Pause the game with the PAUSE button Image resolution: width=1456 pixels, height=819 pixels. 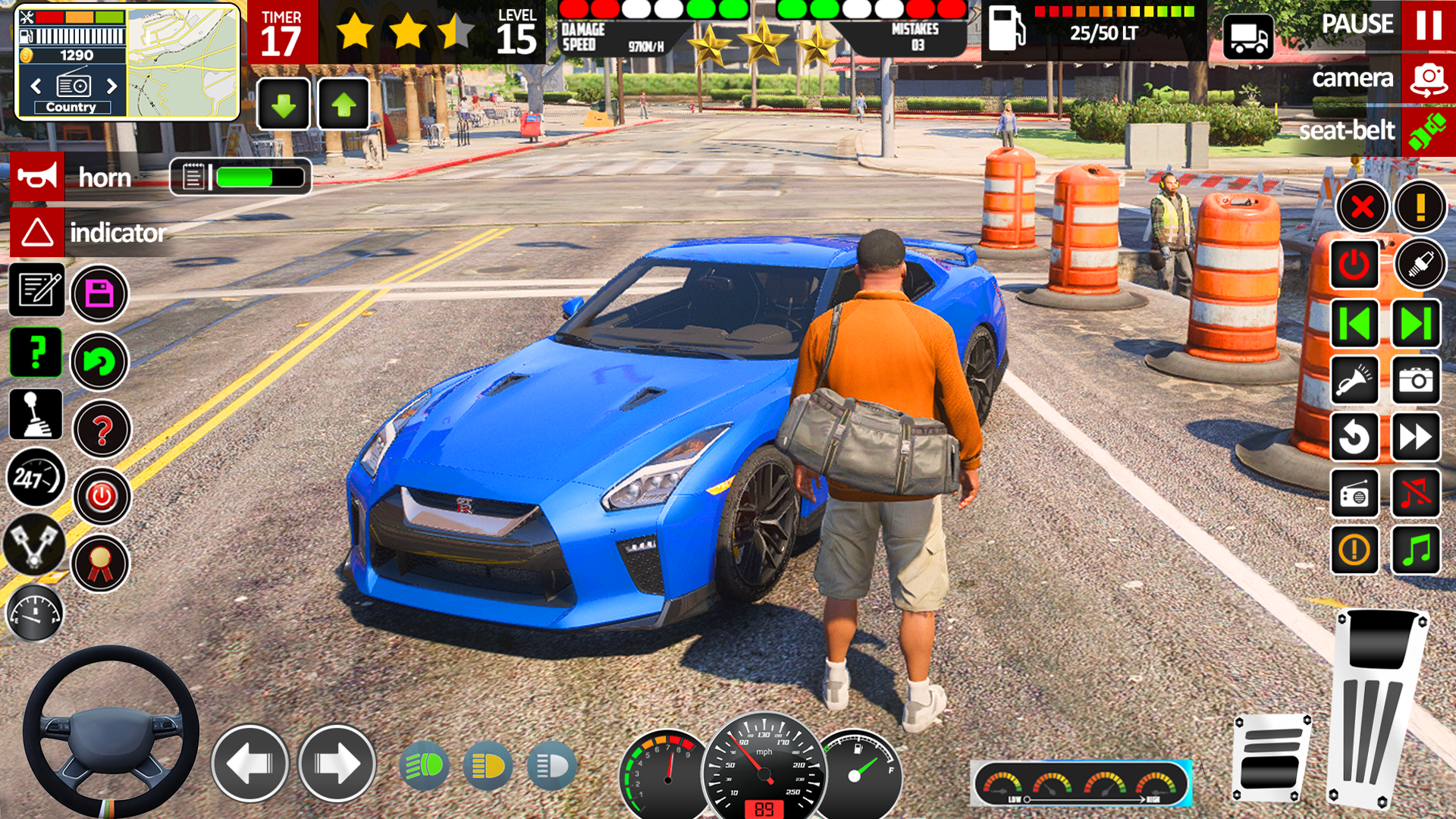(1427, 25)
